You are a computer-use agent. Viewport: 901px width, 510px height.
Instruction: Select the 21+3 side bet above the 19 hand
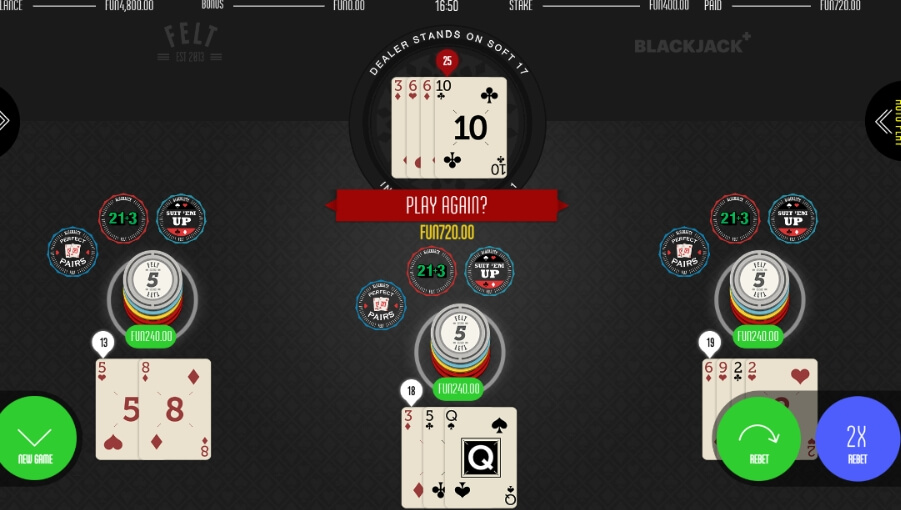[x=735, y=218]
